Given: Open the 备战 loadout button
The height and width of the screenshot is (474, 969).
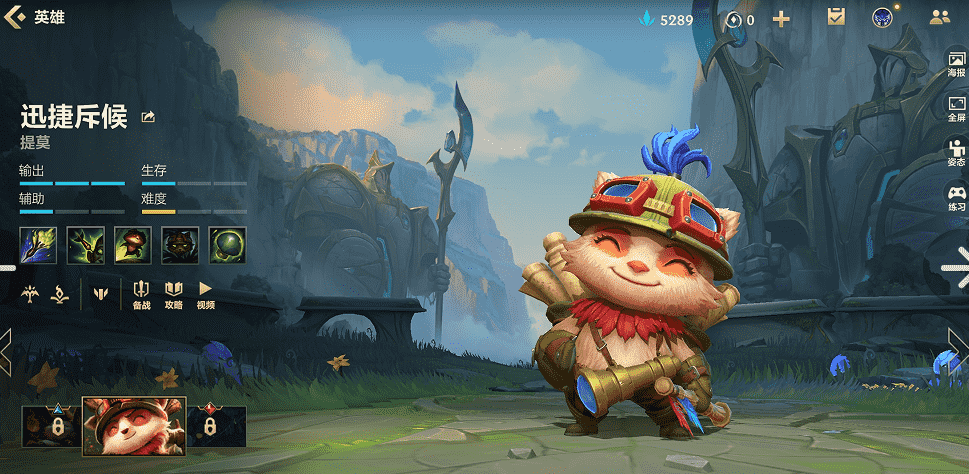Looking at the screenshot, I should pyautogui.click(x=141, y=294).
